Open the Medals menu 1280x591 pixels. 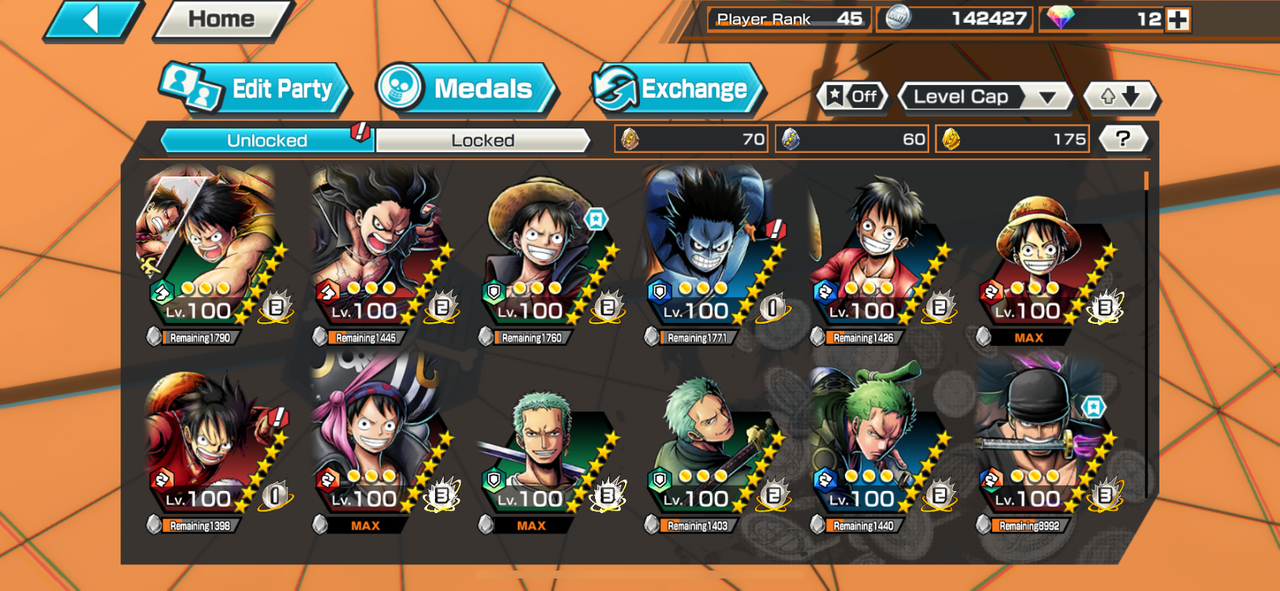tap(466, 89)
